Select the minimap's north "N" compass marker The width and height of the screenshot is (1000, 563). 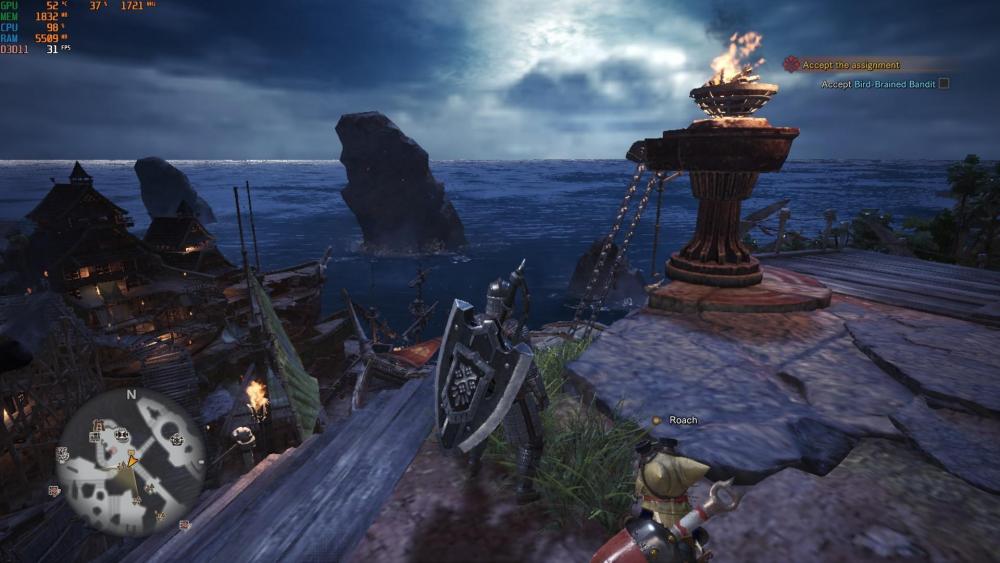(130, 394)
